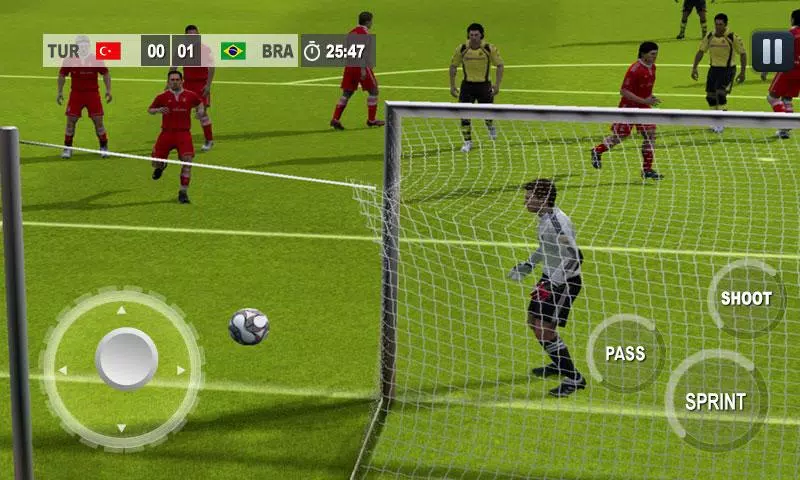Click the virtual joystick center knob

pyautogui.click(x=126, y=359)
